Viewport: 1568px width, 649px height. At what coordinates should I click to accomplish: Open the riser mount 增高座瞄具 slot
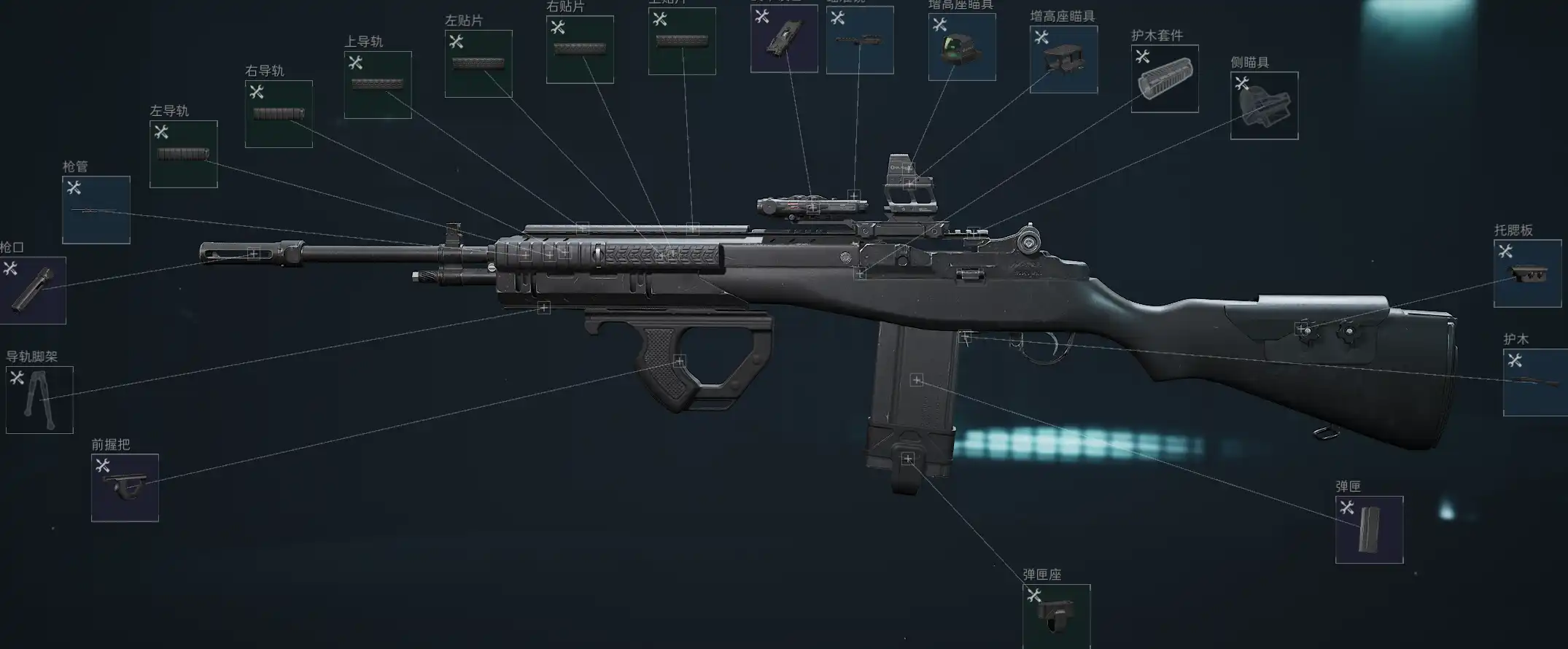tap(1063, 60)
